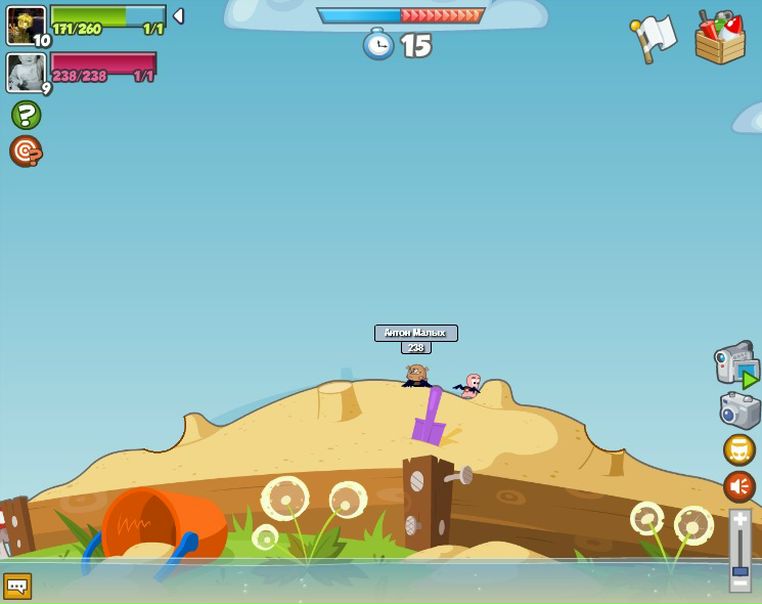The image size is (762, 604).
Task: Open the weapon crate inventory
Action: pyautogui.click(x=720, y=38)
